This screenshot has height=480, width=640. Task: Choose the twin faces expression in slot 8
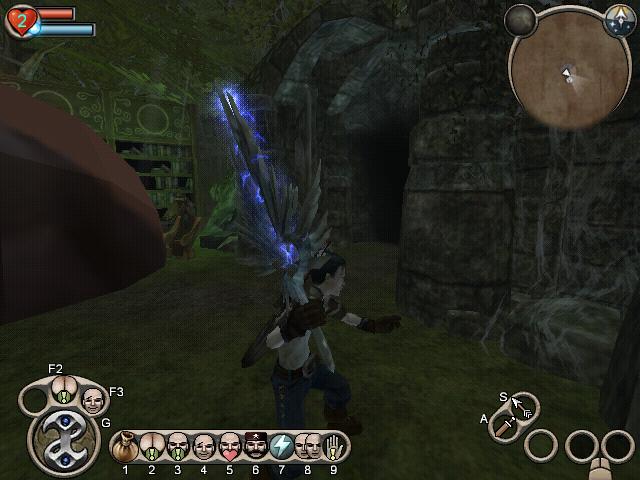point(307,445)
